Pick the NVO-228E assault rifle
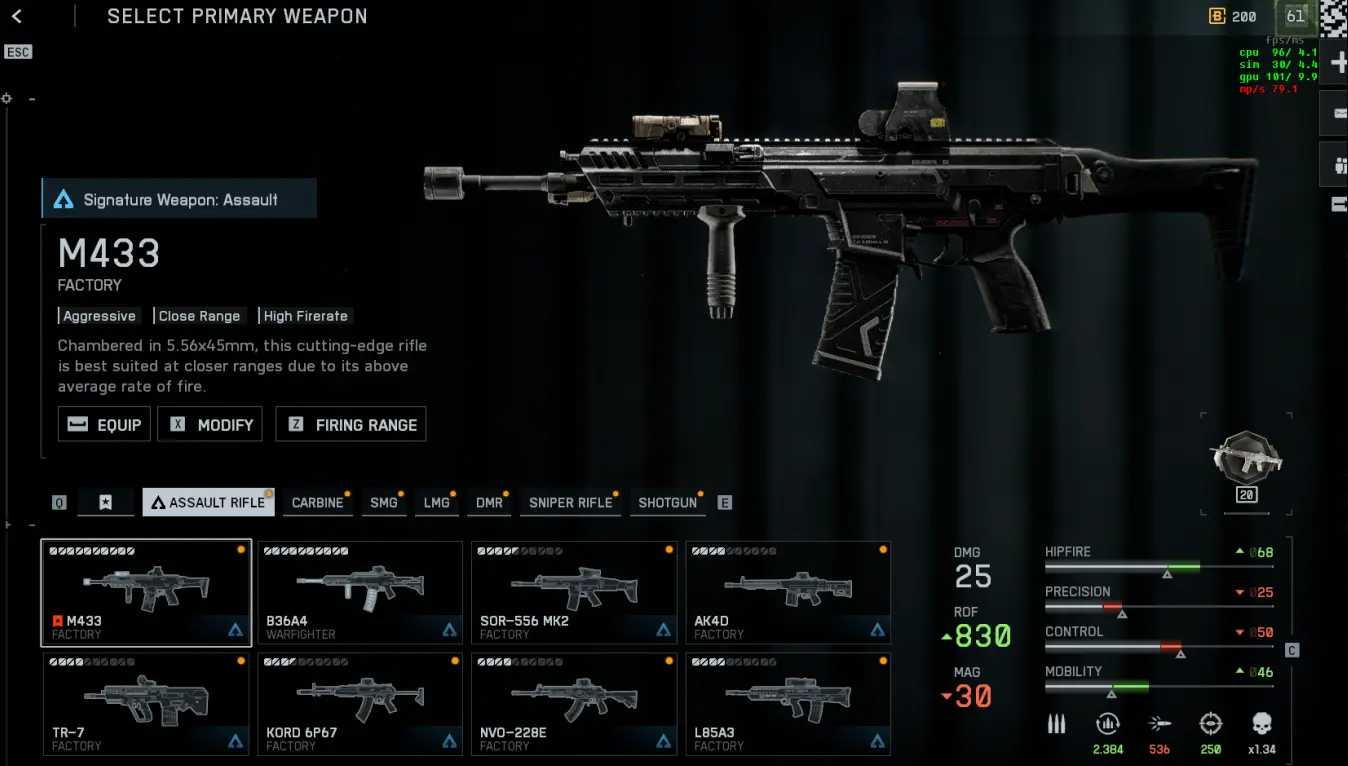This screenshot has width=1348, height=766. (x=574, y=704)
